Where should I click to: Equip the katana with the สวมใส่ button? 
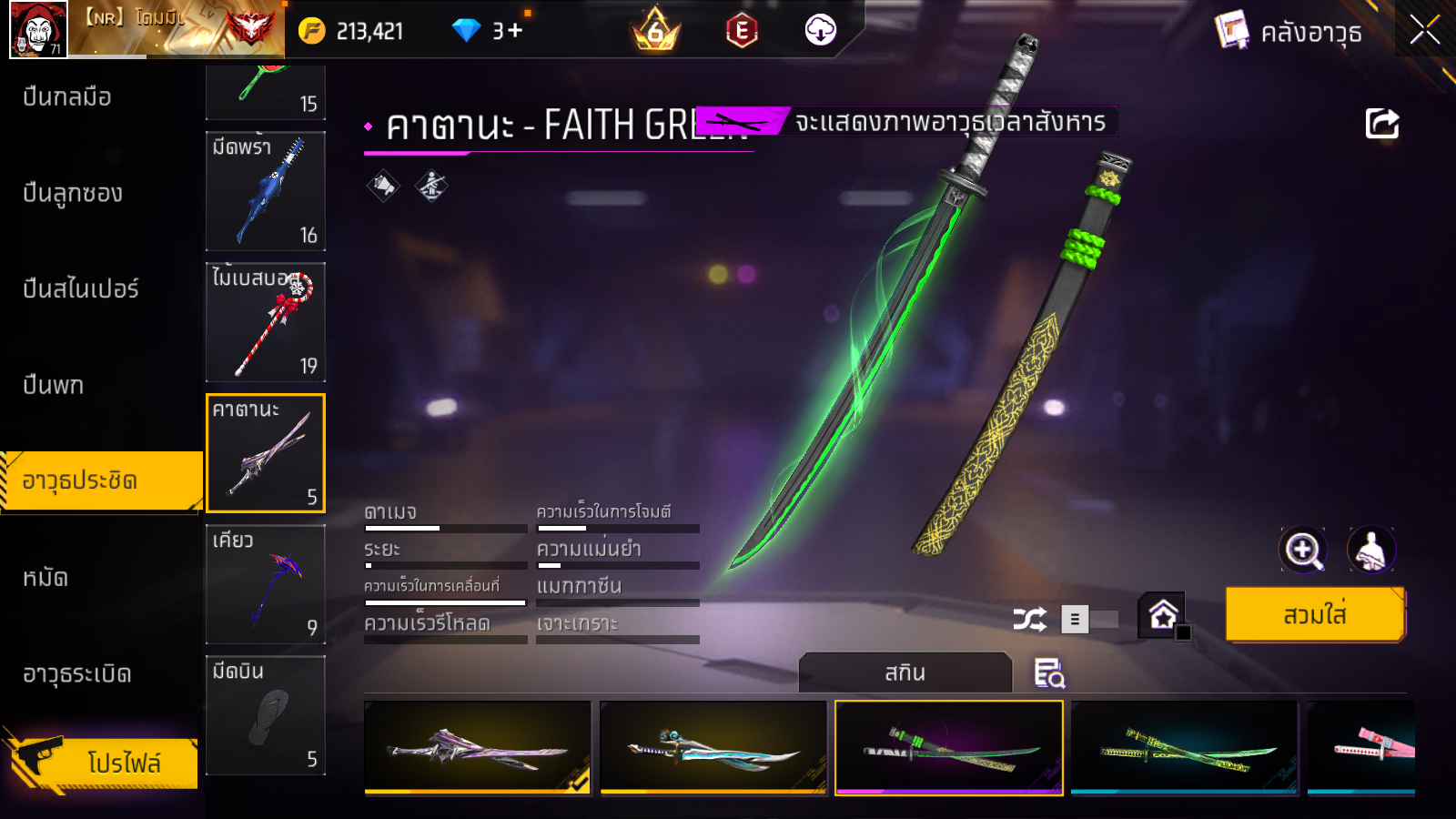pyautogui.click(x=1315, y=615)
